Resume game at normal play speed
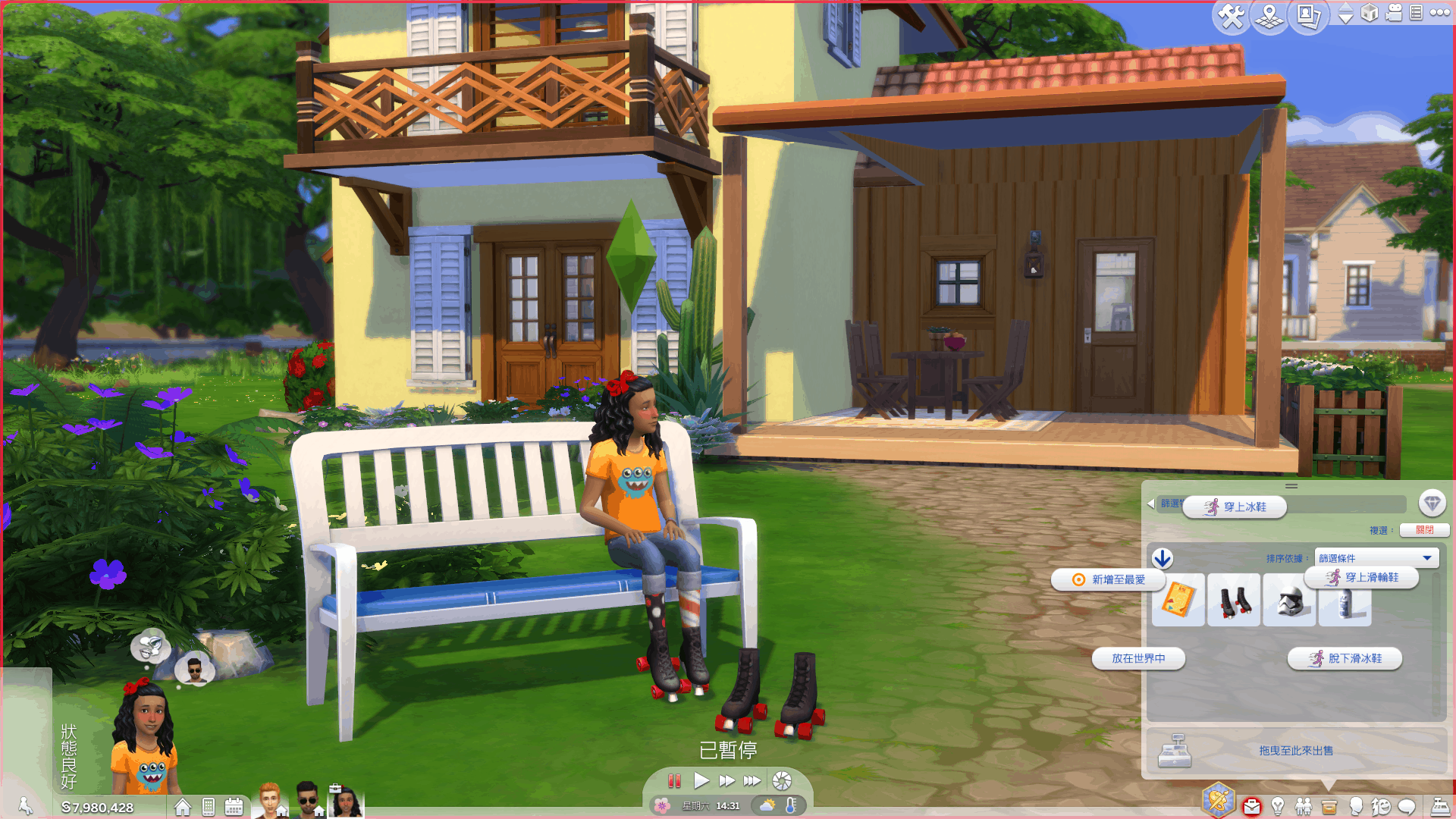This screenshot has width=1456, height=819. click(701, 780)
